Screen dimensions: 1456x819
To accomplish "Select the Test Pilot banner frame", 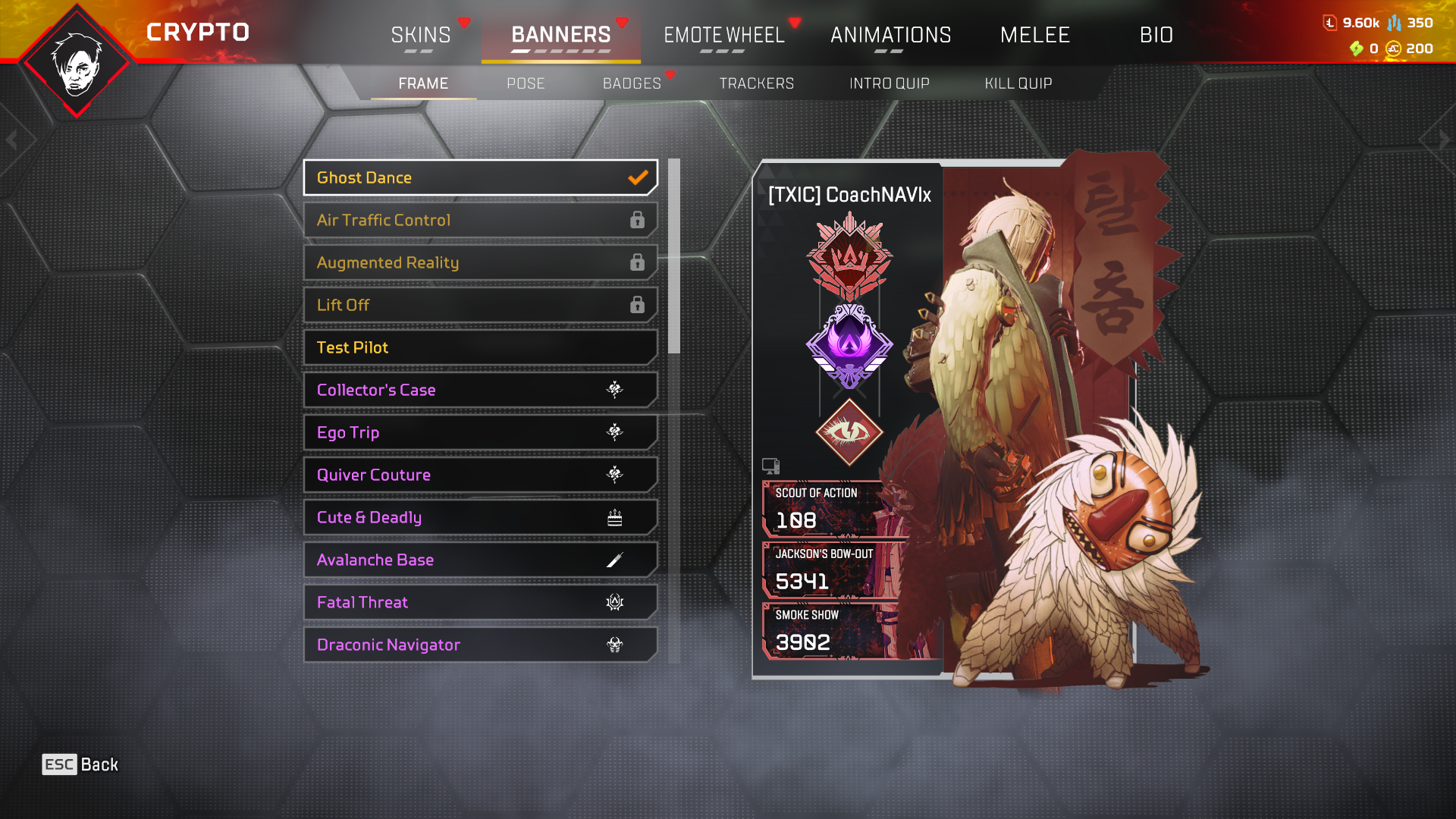I will (x=479, y=347).
